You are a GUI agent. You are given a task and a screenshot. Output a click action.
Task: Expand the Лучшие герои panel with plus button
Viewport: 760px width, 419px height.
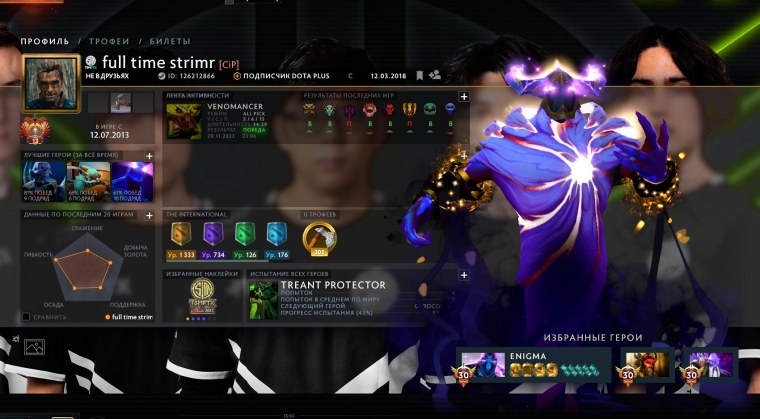click(x=149, y=156)
